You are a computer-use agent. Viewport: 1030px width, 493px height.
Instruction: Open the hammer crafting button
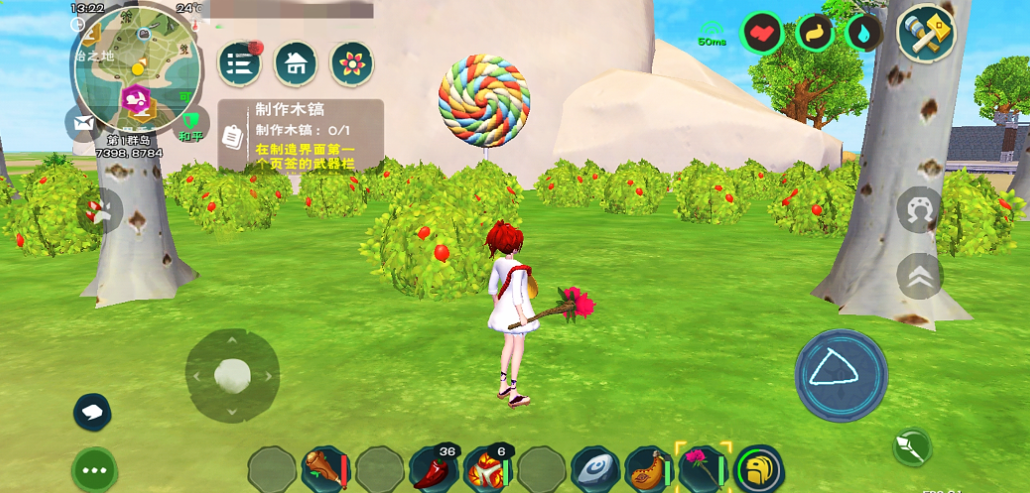tap(925, 33)
